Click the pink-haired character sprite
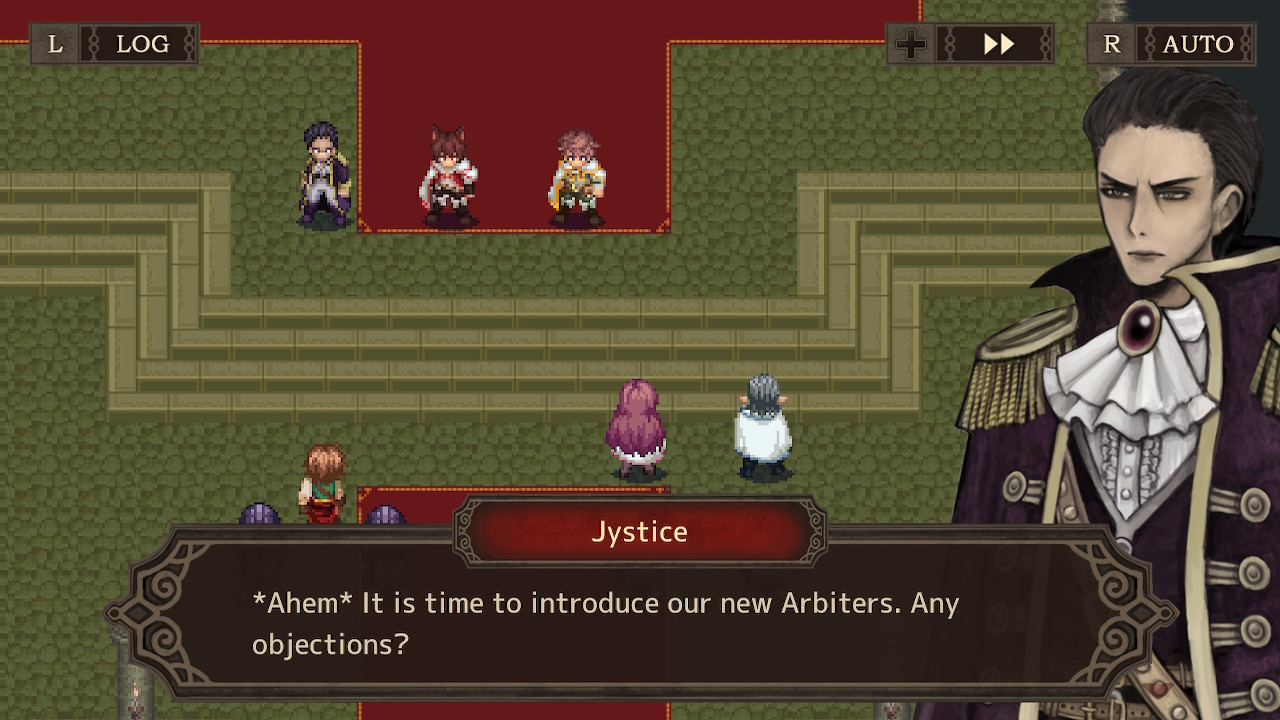1280x720 pixels. coord(637,425)
